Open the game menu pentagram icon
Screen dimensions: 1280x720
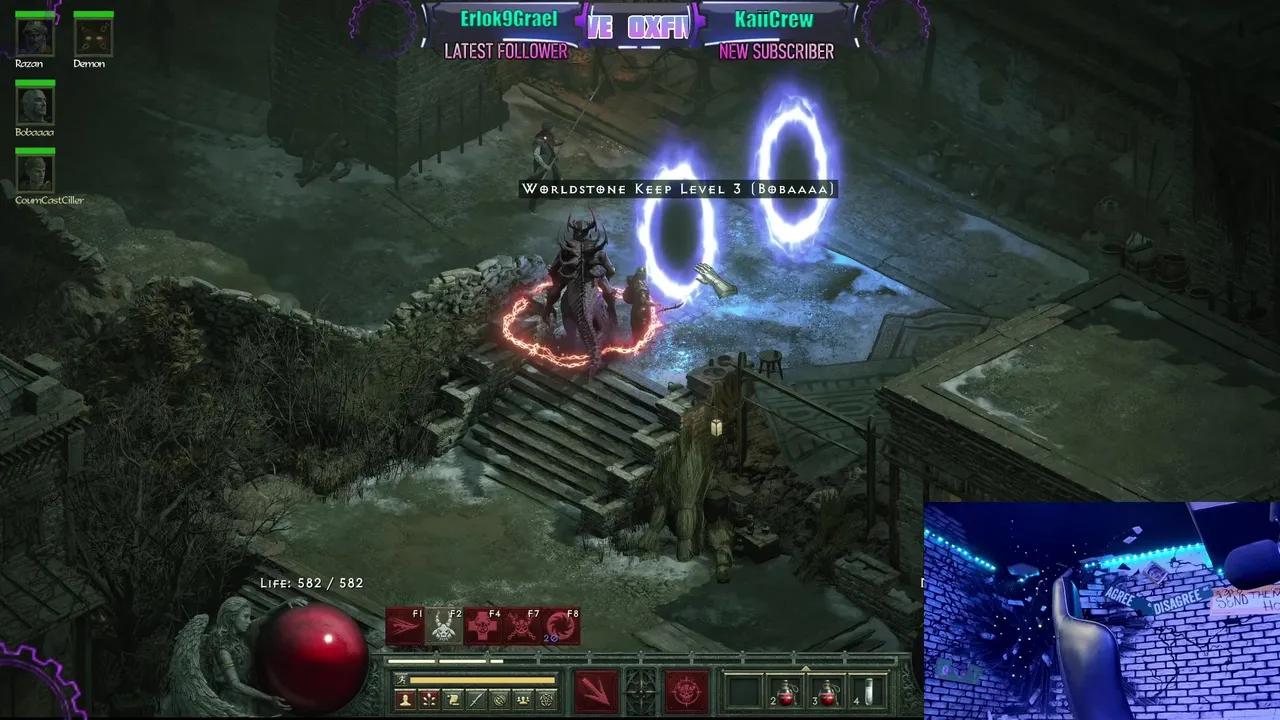click(545, 699)
